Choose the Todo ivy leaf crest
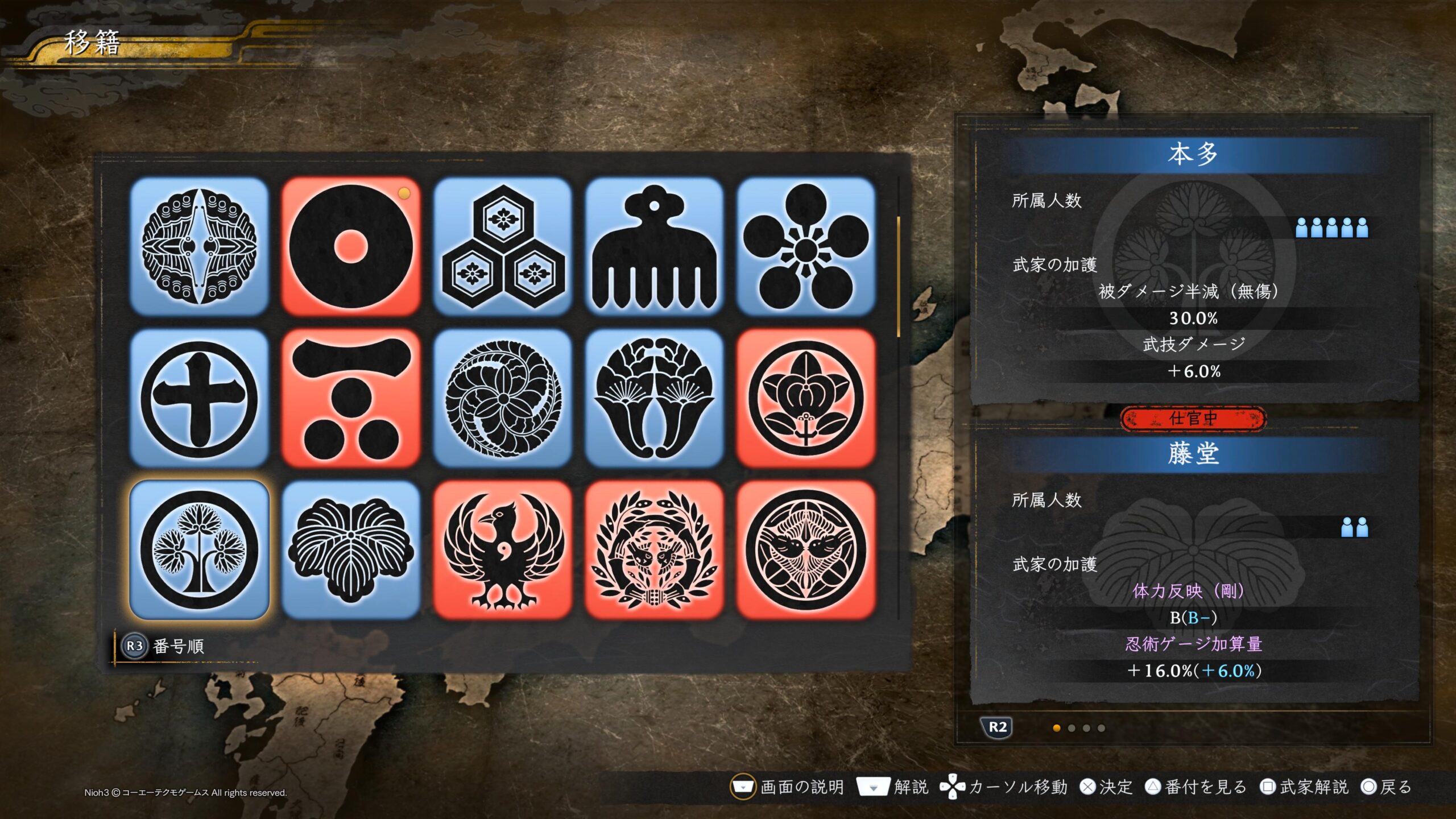 tap(351, 550)
